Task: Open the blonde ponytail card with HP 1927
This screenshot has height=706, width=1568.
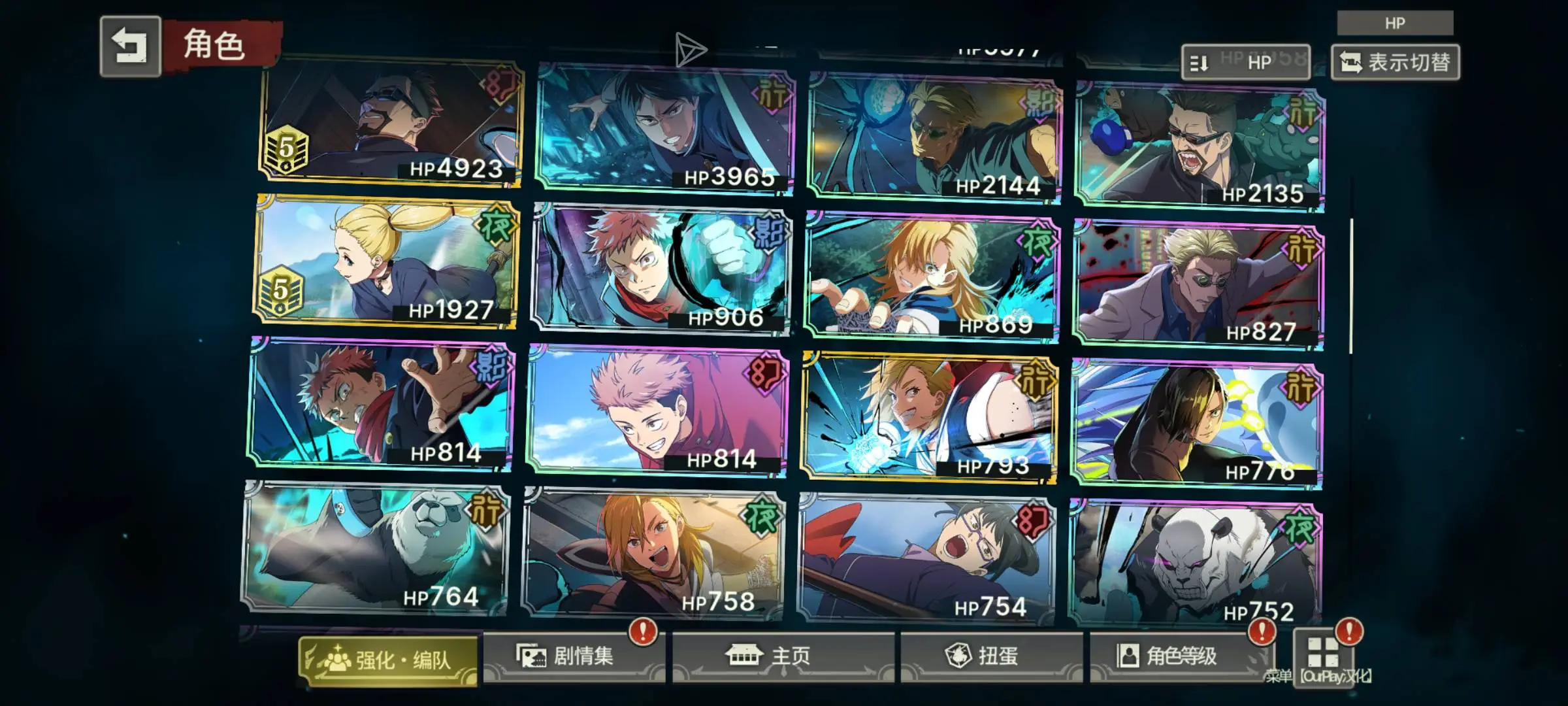Action: pyautogui.click(x=387, y=261)
